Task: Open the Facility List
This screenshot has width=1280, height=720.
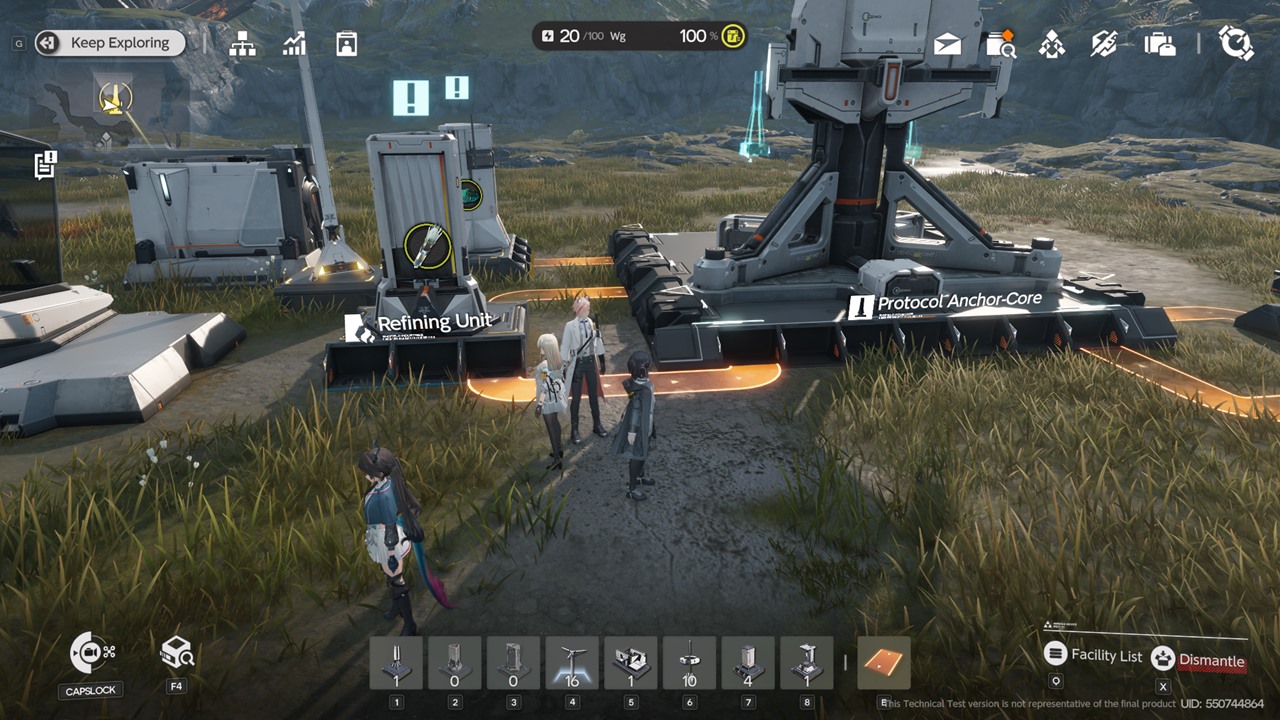Action: click(x=1094, y=655)
